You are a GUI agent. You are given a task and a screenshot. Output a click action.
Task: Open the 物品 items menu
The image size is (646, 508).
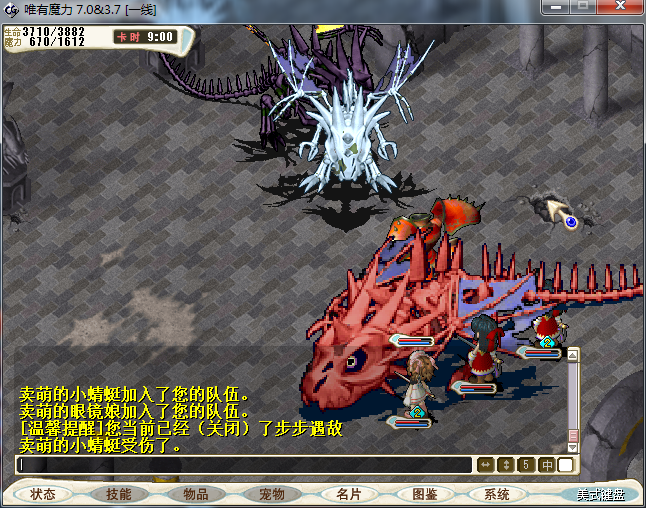[195, 494]
